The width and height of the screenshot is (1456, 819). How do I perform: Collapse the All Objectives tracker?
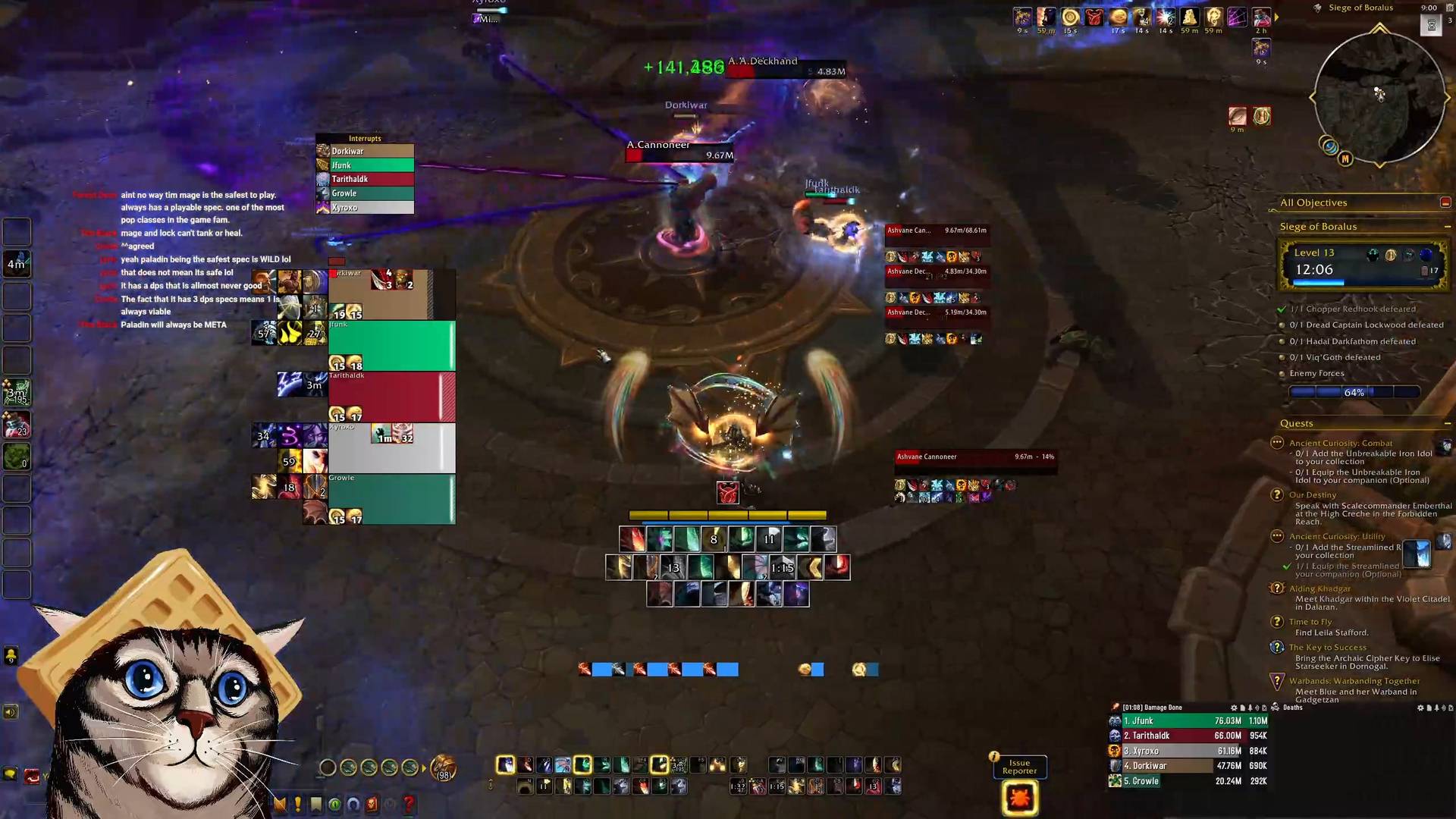click(1445, 202)
